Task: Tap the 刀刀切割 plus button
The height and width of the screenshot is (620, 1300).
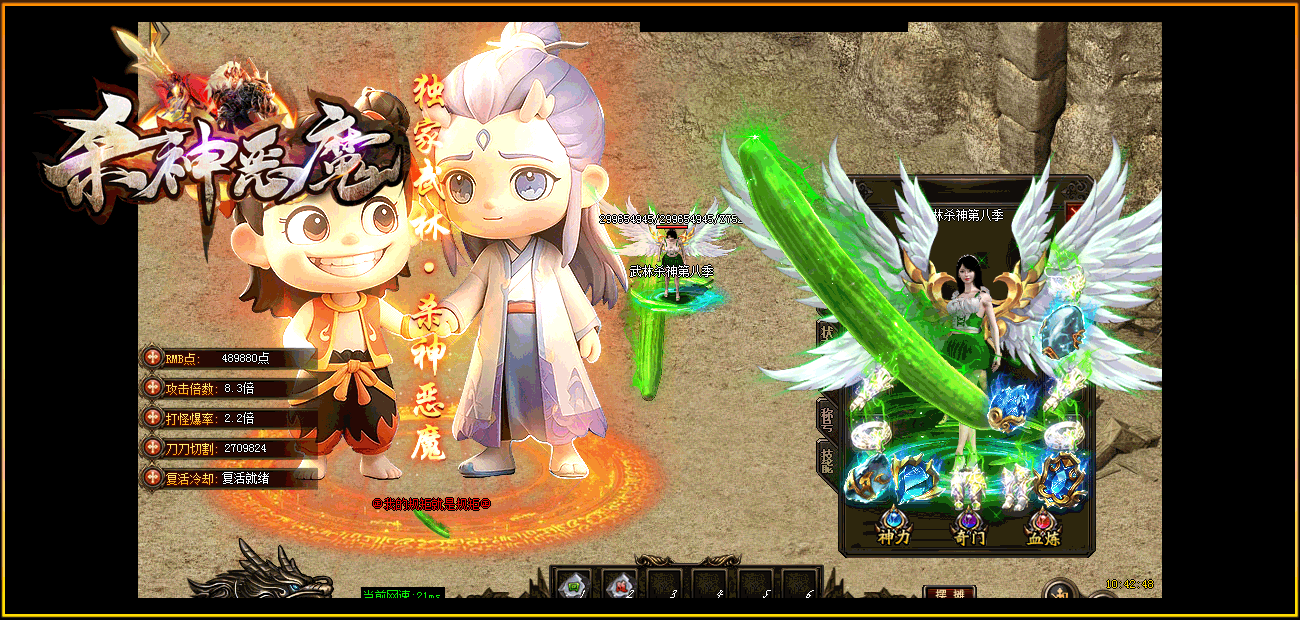Action: [152, 447]
